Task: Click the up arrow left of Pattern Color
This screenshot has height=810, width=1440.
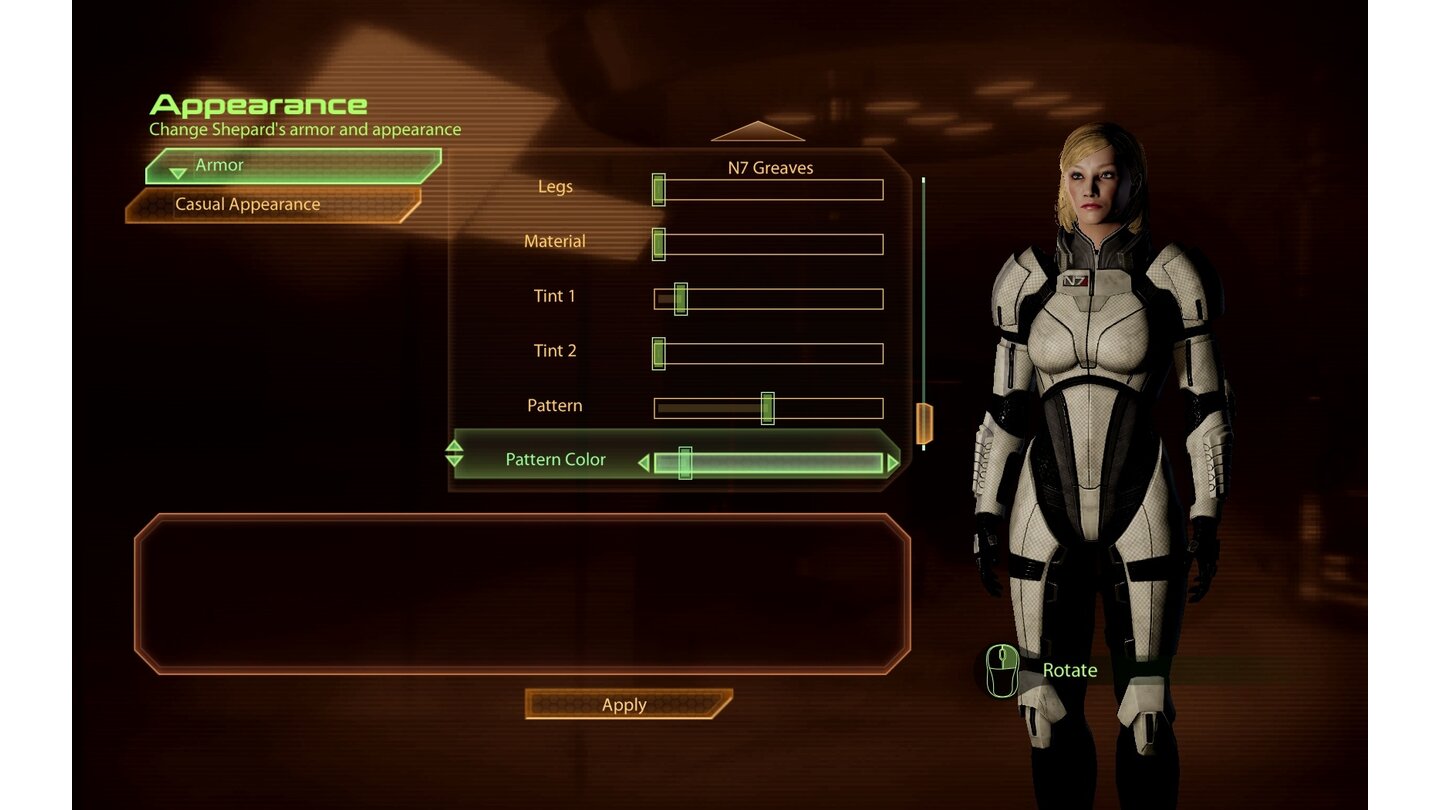Action: pyautogui.click(x=455, y=447)
